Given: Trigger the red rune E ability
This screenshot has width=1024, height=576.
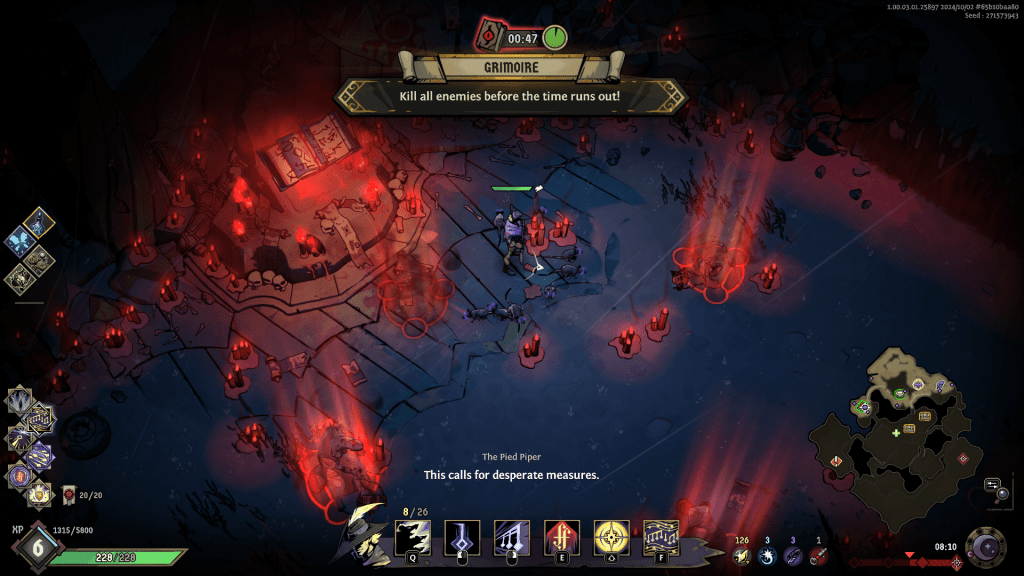Looking at the screenshot, I should click(561, 537).
